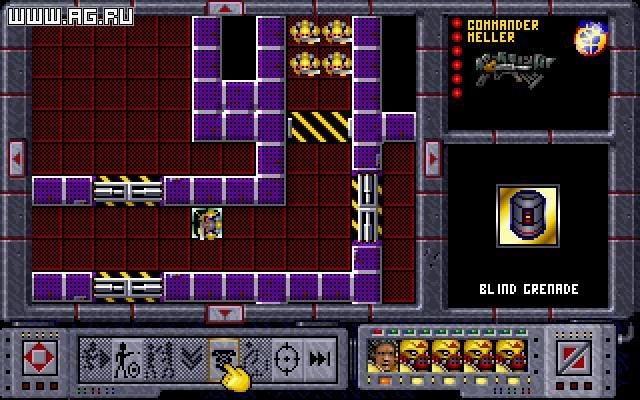640x400 pixels.
Task: Click the downward map scroll arrow
Action: [224, 314]
